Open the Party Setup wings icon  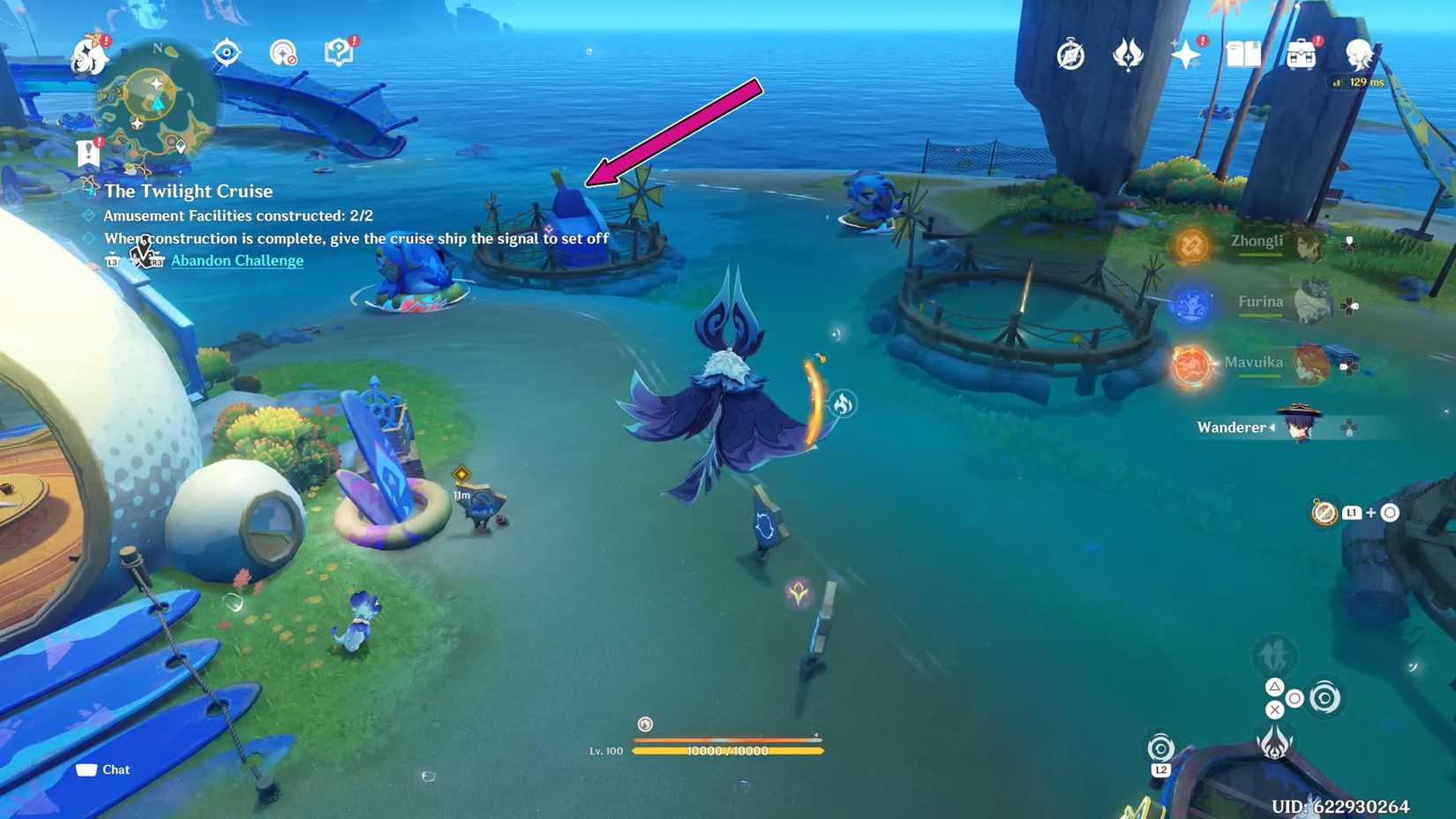(x=1128, y=55)
